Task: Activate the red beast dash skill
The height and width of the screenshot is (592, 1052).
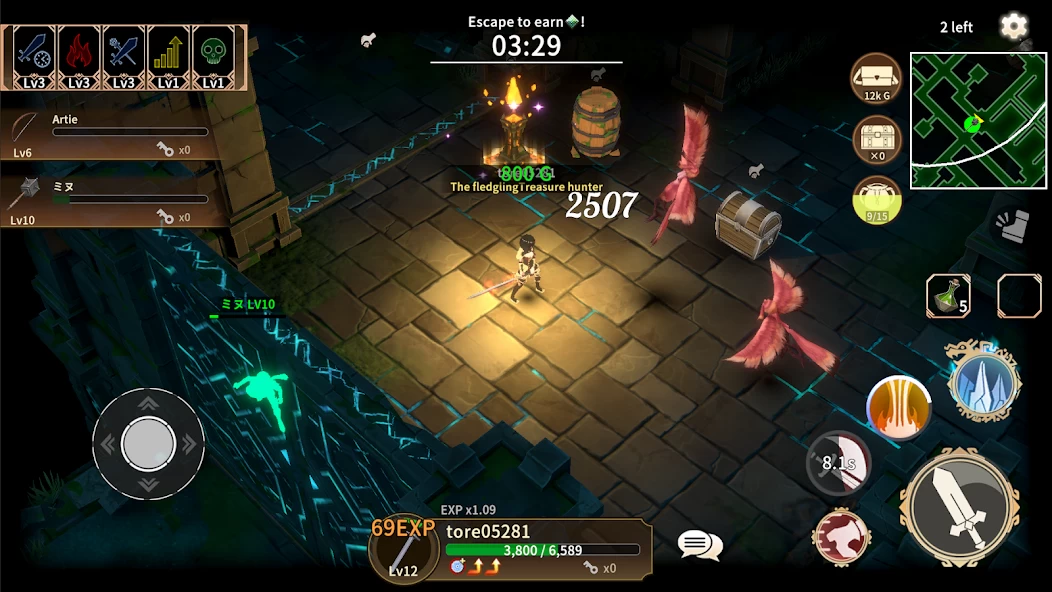Action: tap(841, 537)
